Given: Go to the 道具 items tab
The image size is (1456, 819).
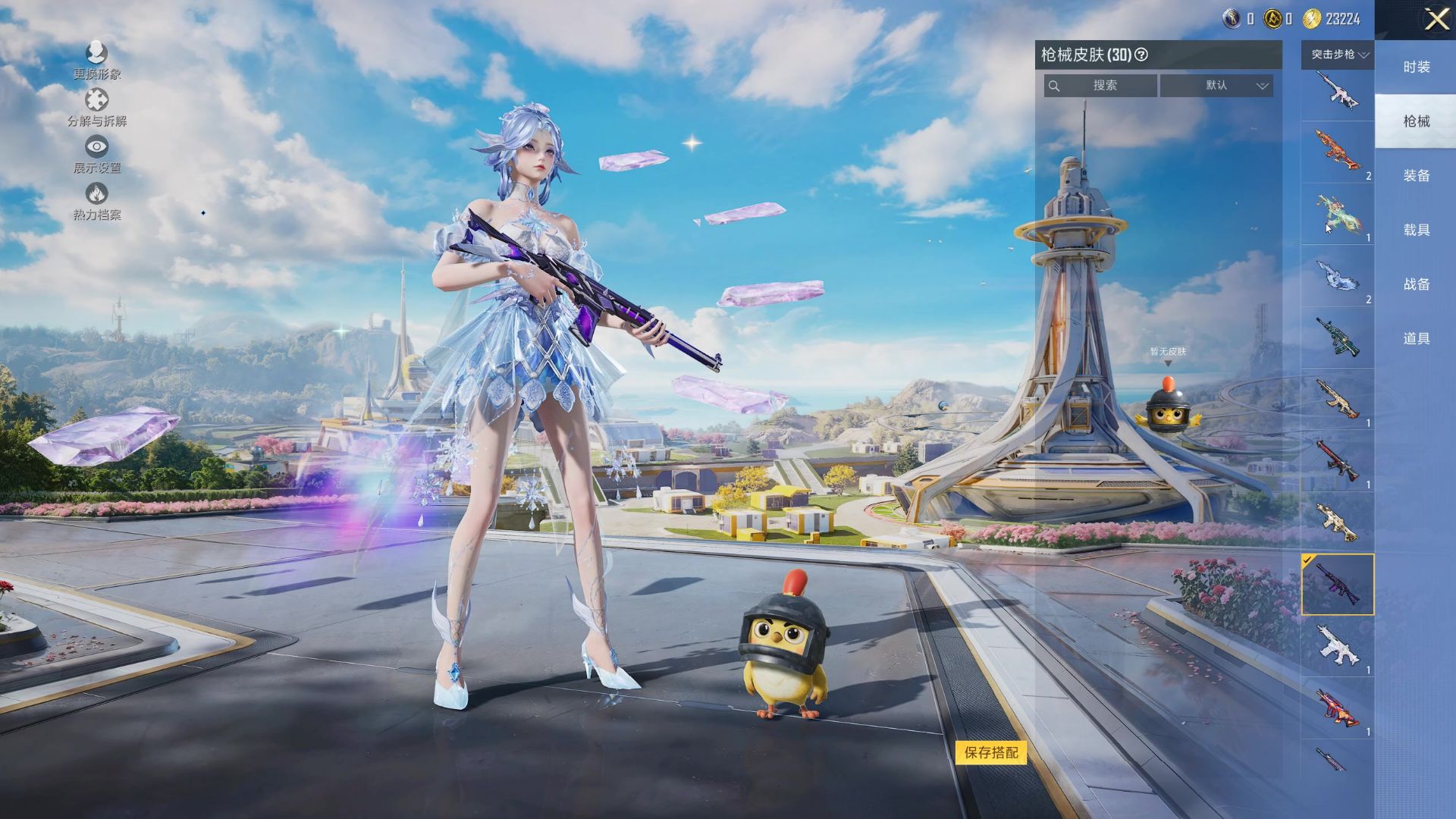Looking at the screenshot, I should pos(1416,339).
